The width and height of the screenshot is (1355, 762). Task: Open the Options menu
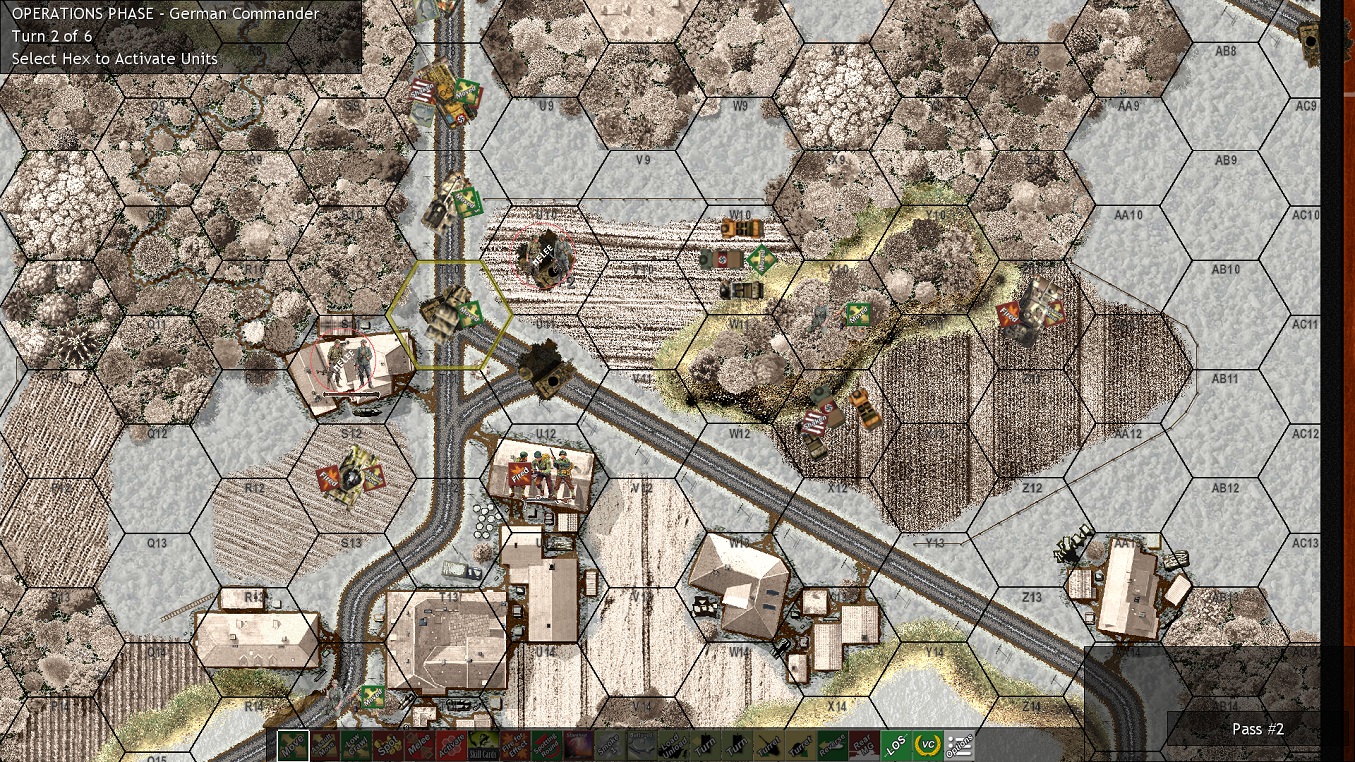960,746
